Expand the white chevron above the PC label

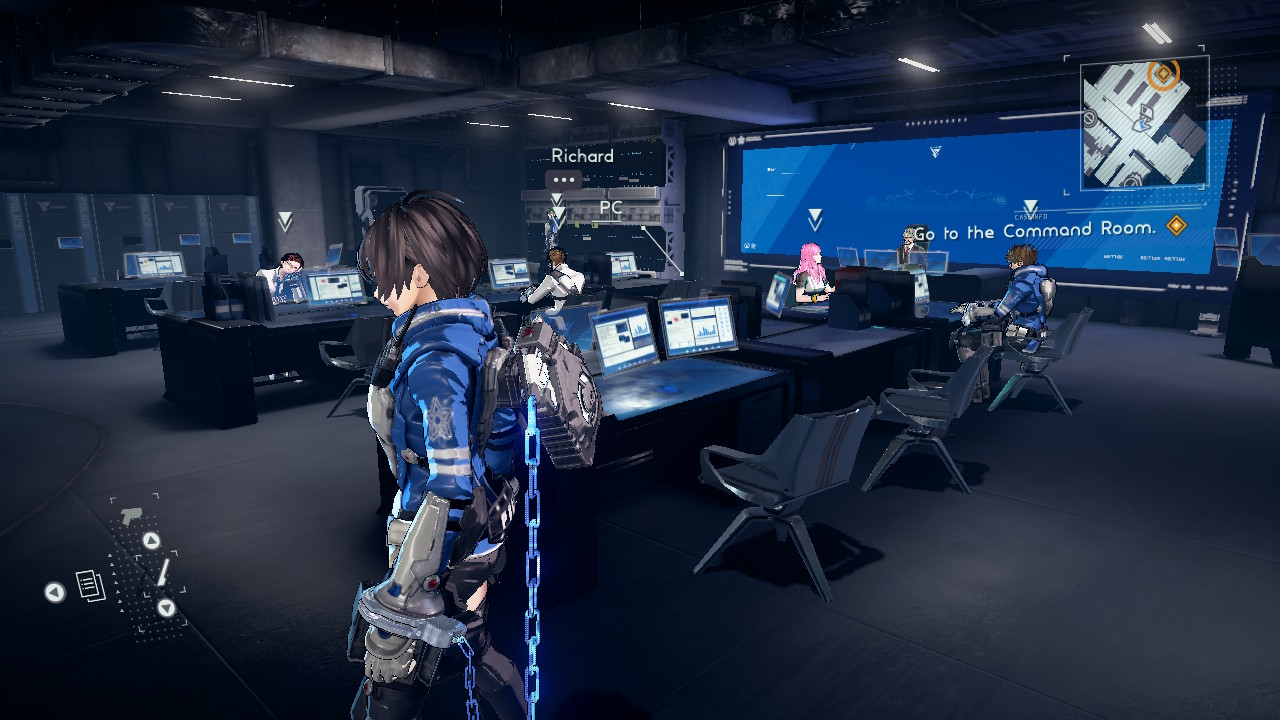[x=557, y=214]
